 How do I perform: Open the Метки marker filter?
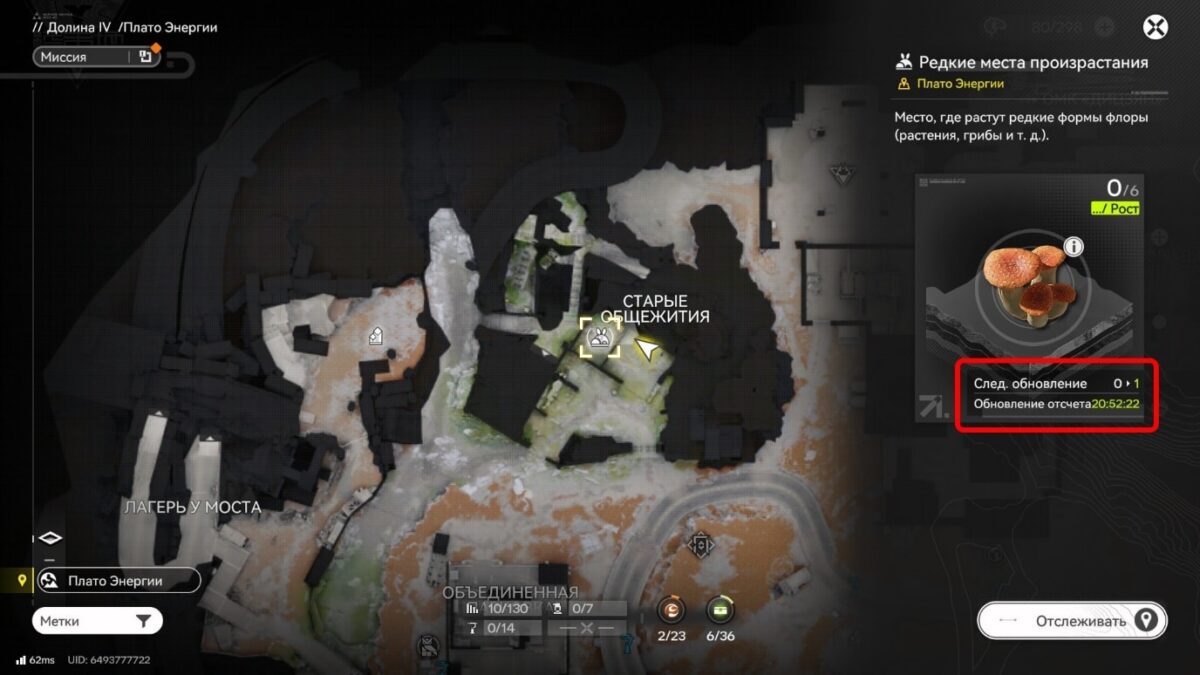point(96,621)
